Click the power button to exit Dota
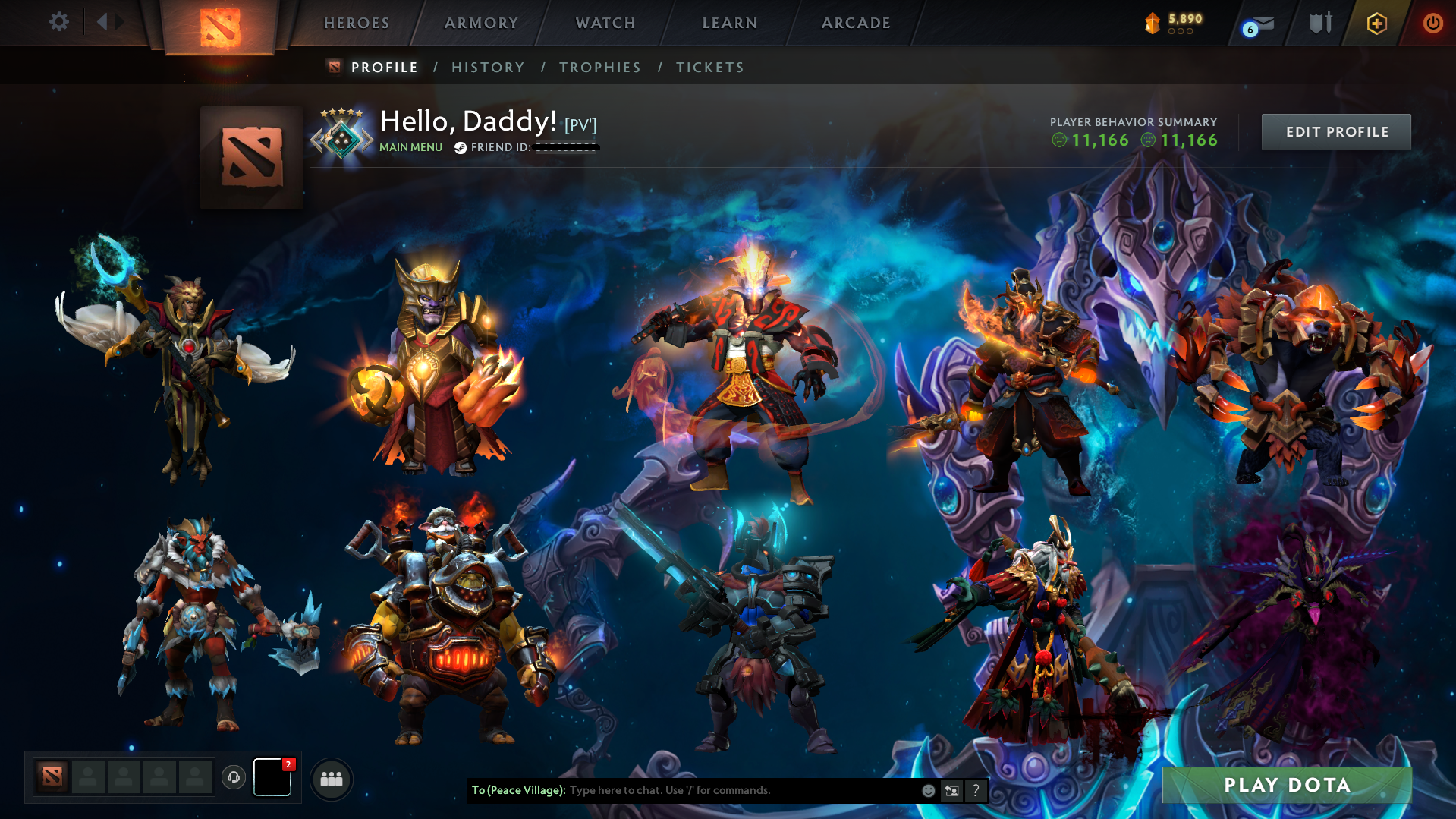 click(1432, 24)
